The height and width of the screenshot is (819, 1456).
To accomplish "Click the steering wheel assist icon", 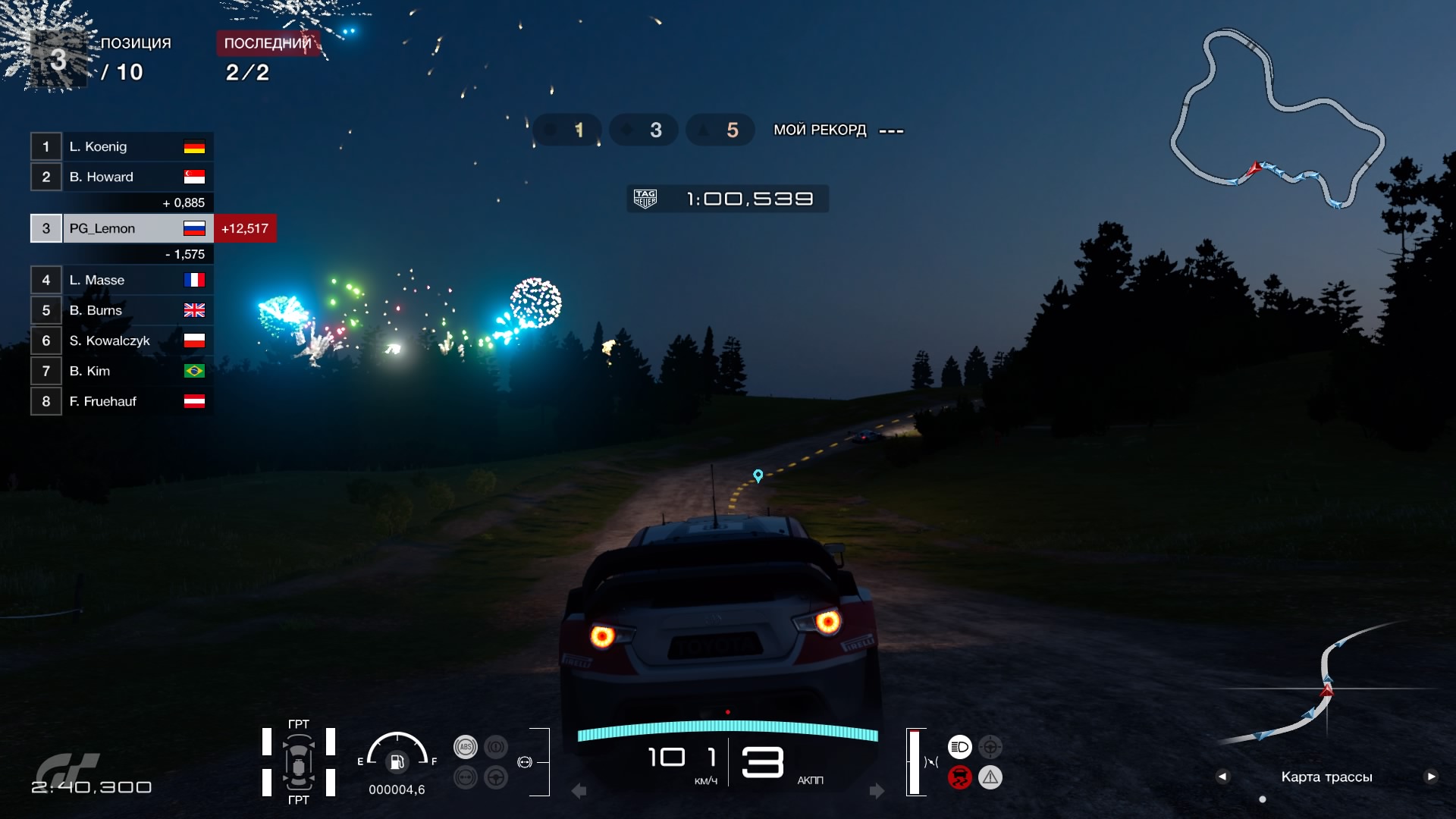I will click(496, 777).
